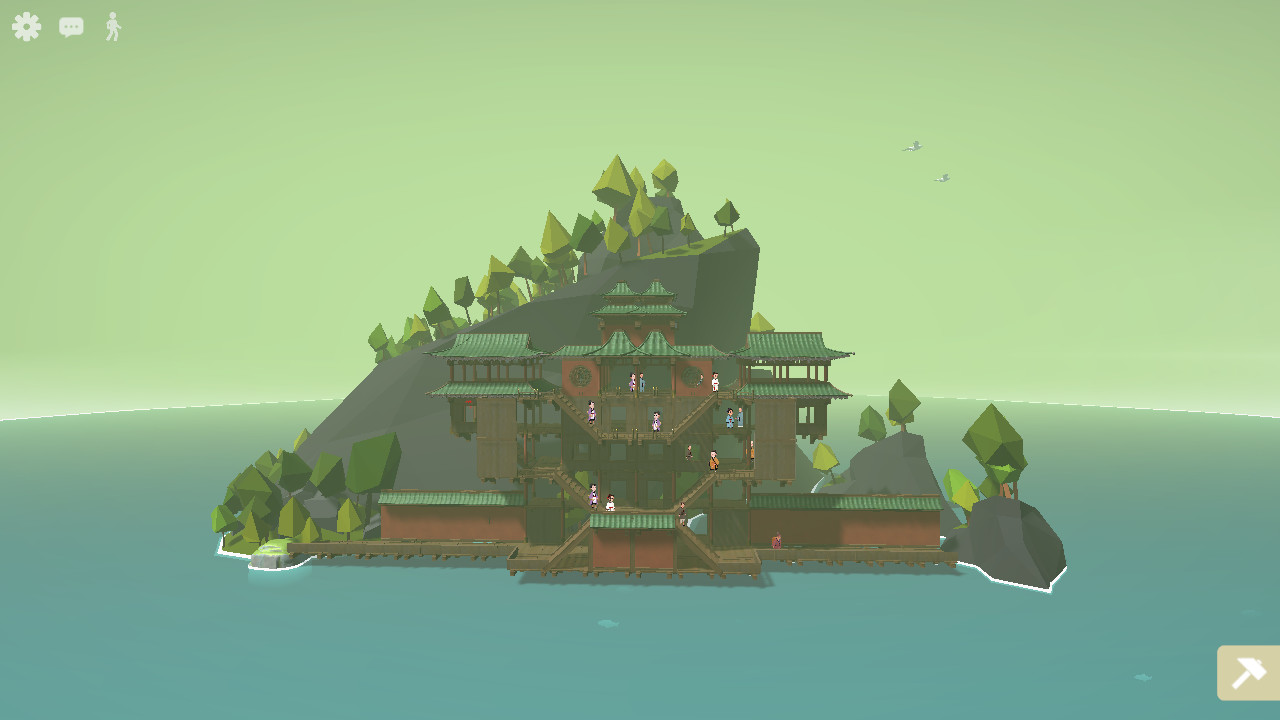
Task: Click the villager in green descending the walkway
Action: pos(682,511)
